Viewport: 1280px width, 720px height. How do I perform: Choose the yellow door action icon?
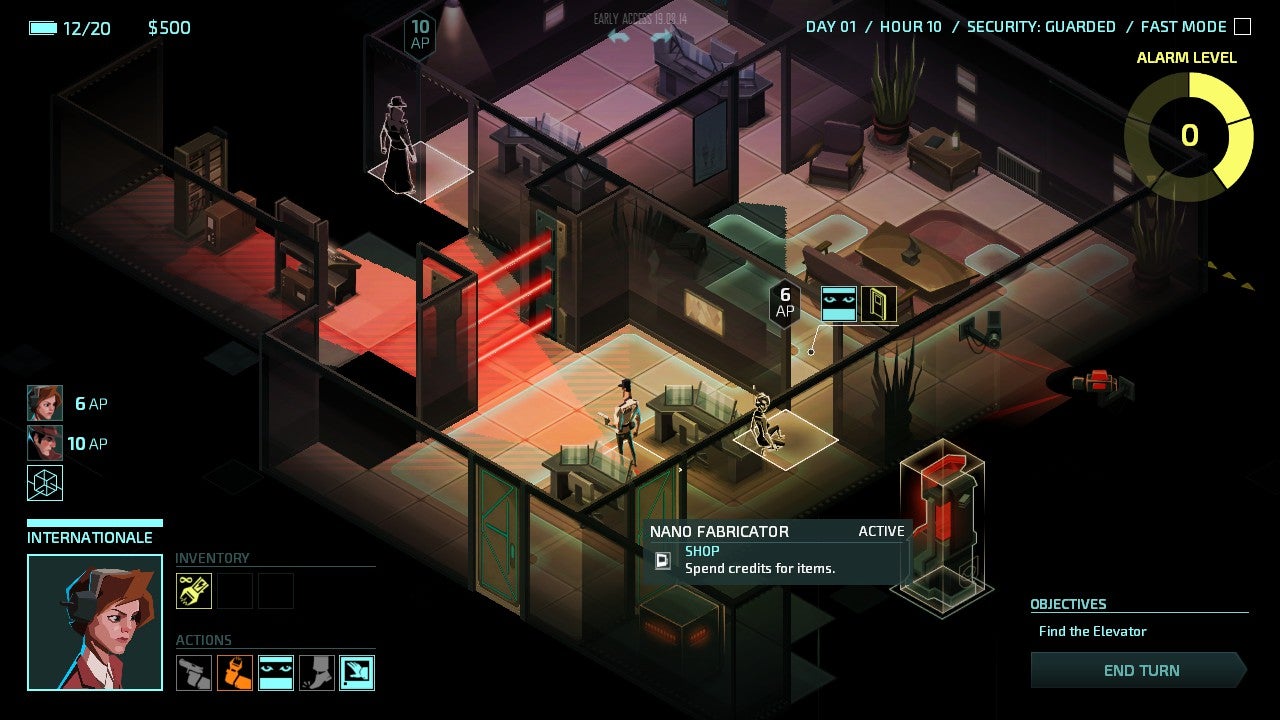click(879, 304)
